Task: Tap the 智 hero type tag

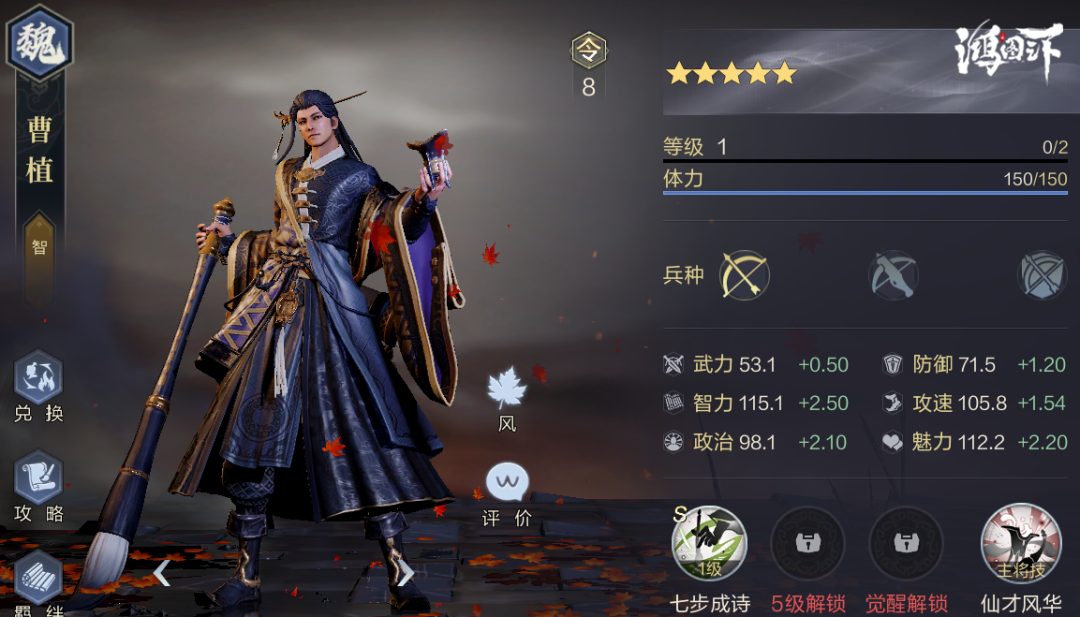Action: pyautogui.click(x=39, y=247)
